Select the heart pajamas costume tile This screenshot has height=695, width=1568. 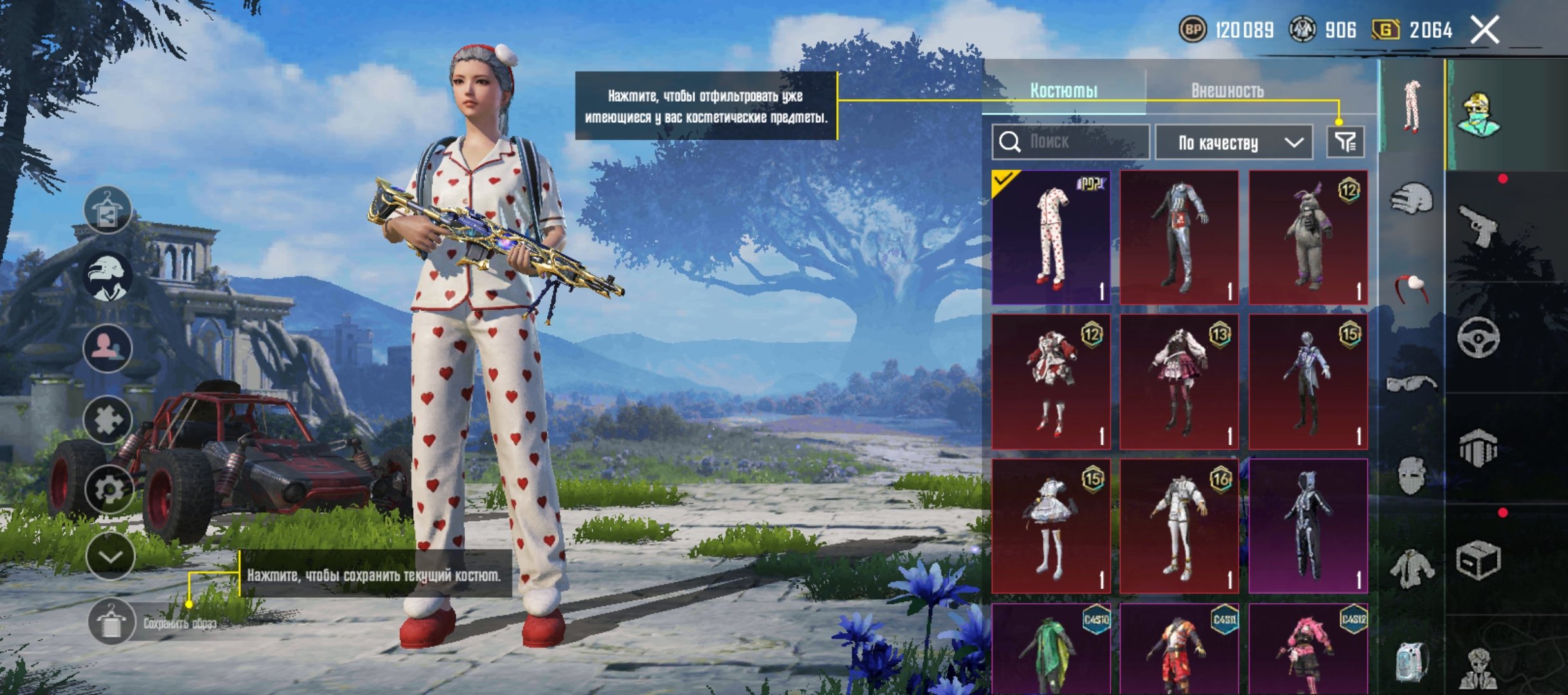click(1051, 237)
